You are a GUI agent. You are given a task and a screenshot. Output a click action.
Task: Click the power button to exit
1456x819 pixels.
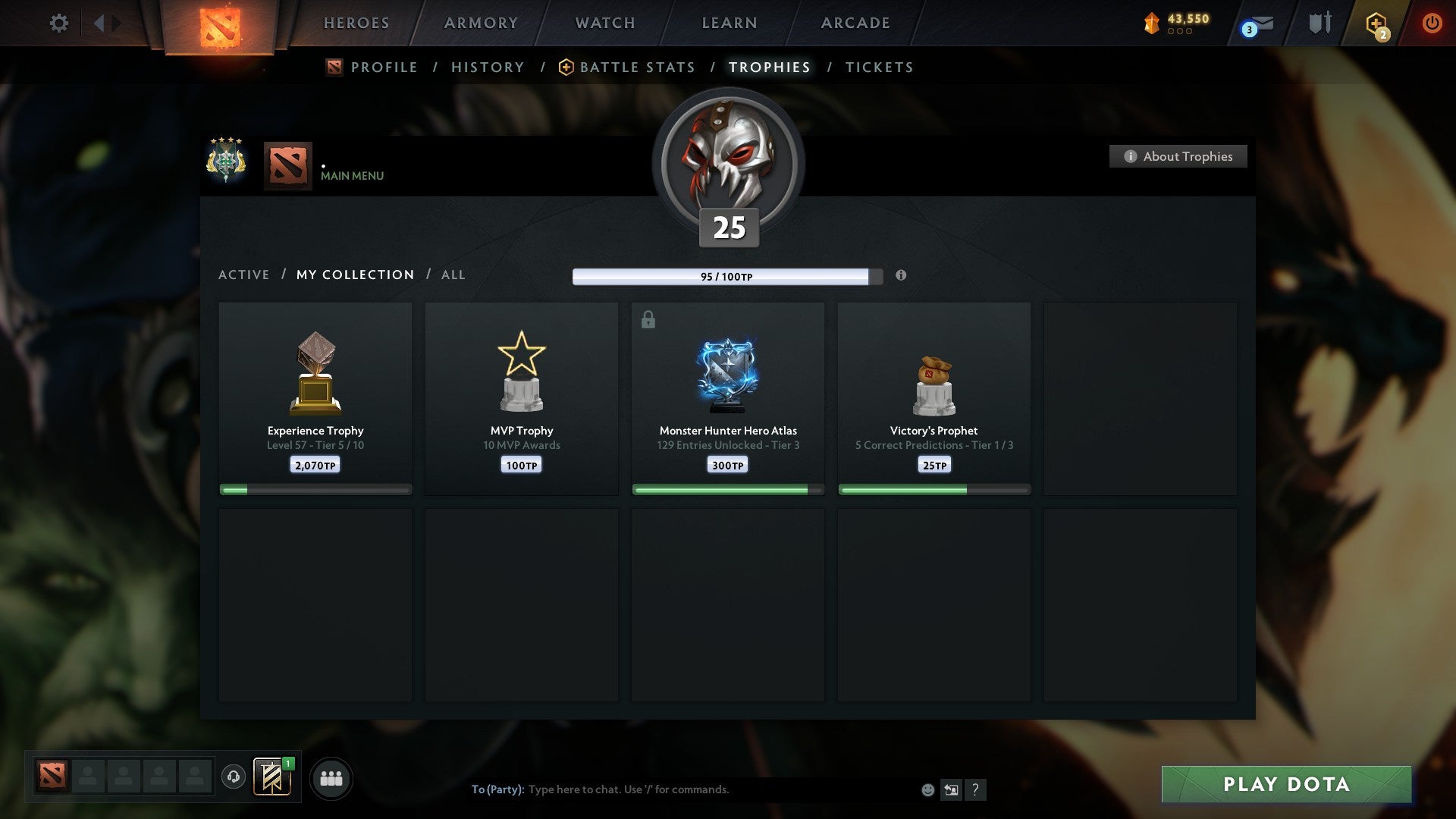click(1432, 24)
